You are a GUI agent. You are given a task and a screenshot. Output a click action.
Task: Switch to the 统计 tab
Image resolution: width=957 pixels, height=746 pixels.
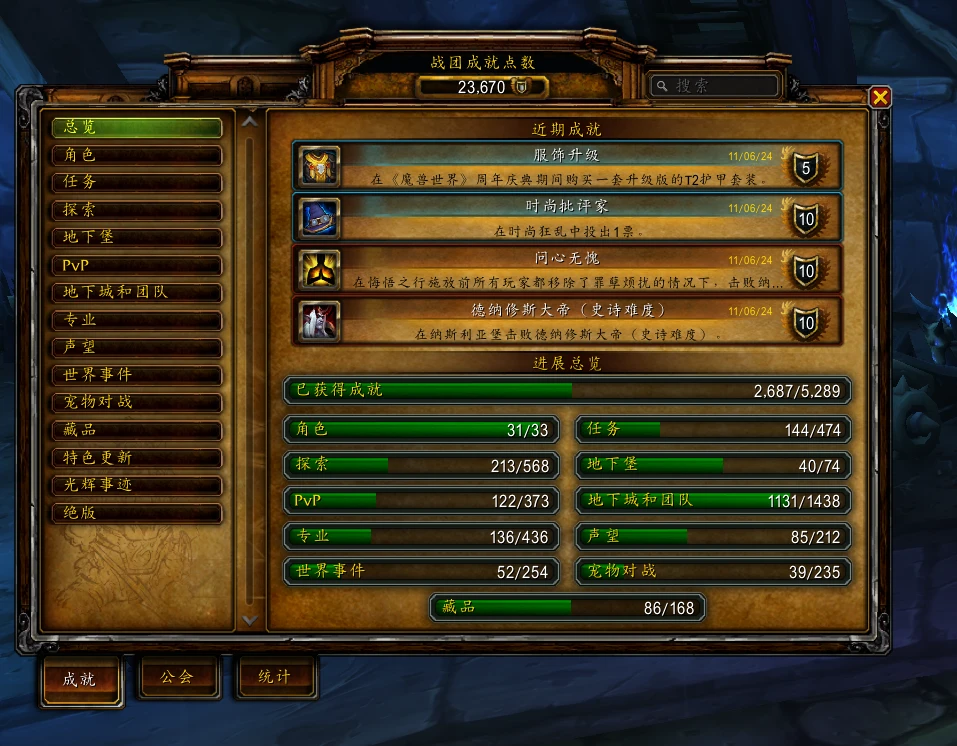[274, 677]
